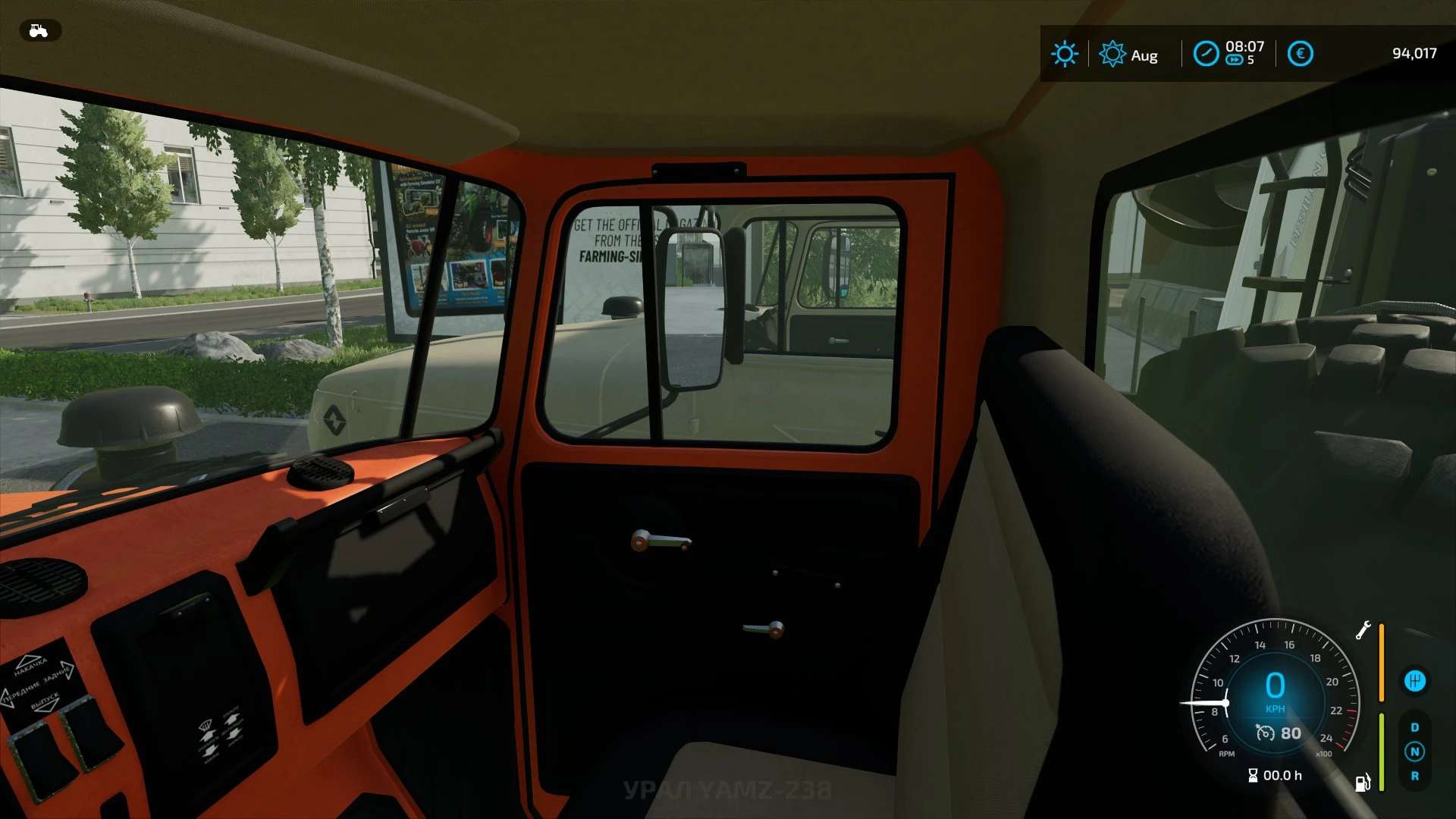
Task: Click the tractor vehicle icon
Action: 39,30
